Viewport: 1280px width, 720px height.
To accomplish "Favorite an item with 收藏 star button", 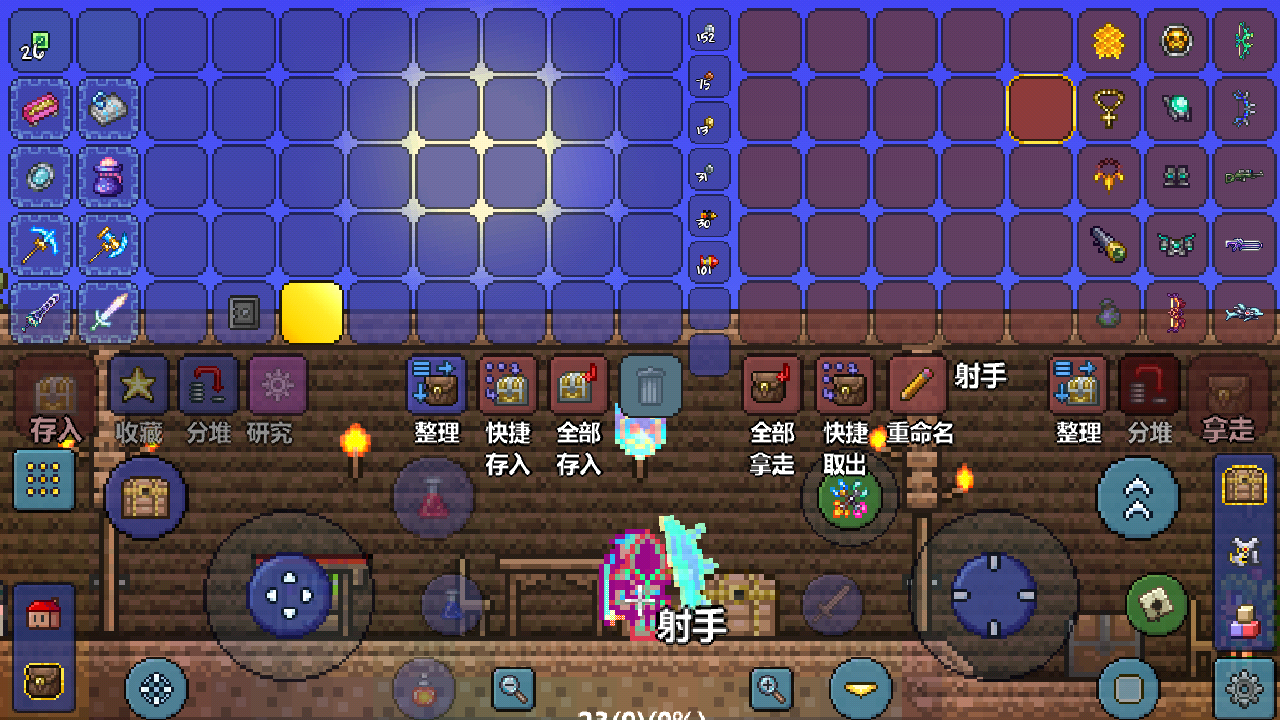I will pyautogui.click(x=139, y=386).
